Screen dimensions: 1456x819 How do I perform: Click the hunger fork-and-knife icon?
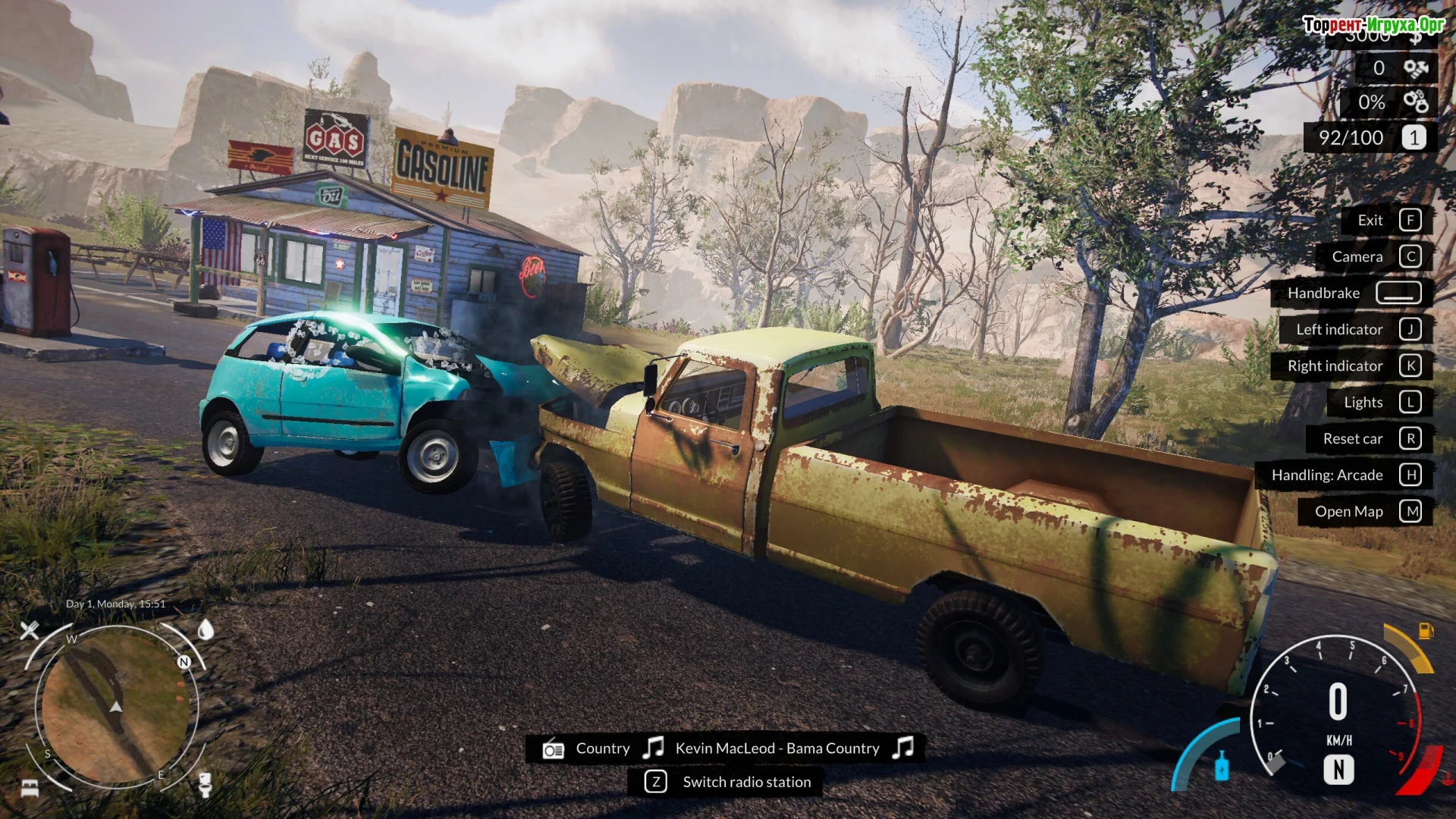point(30,630)
